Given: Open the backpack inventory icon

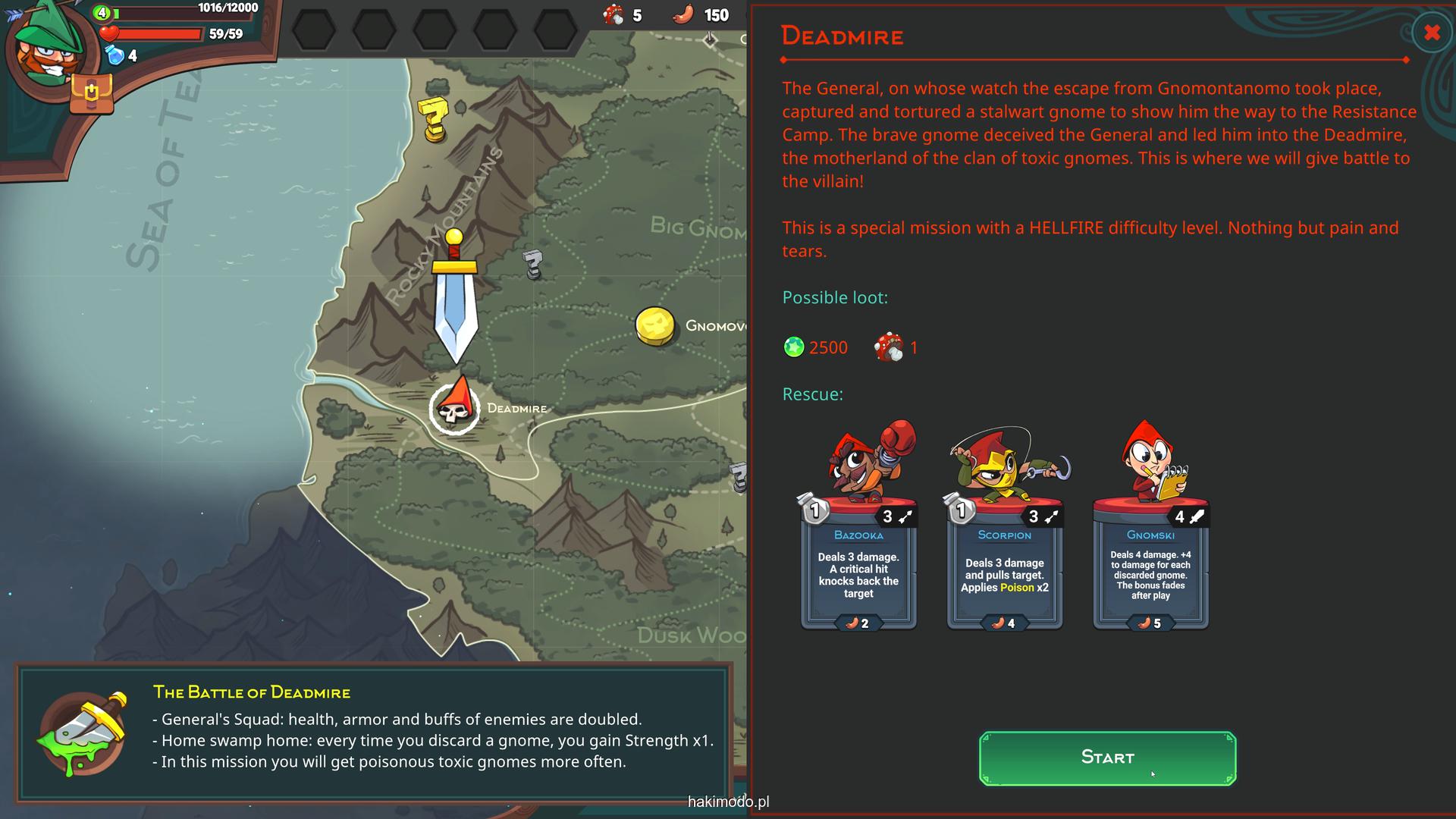Looking at the screenshot, I should [x=91, y=93].
